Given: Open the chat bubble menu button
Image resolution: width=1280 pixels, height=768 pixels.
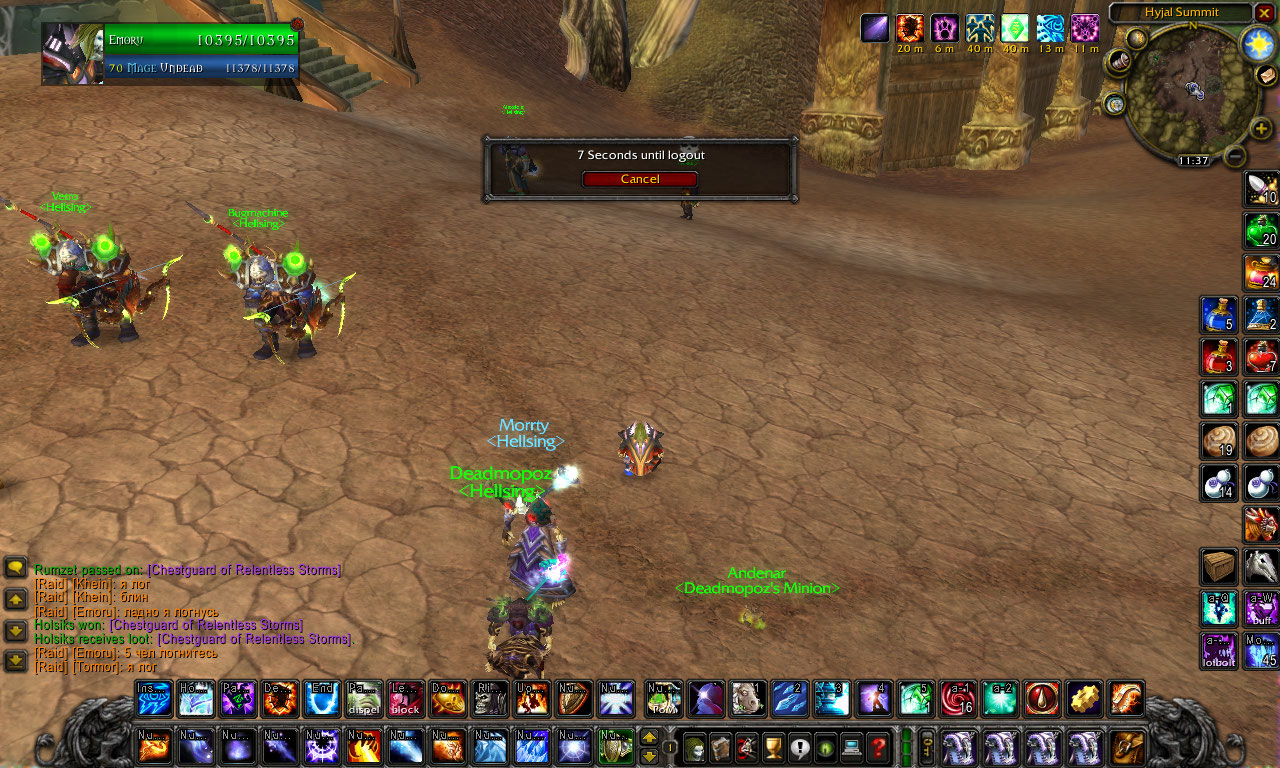Looking at the screenshot, I should (x=16, y=569).
